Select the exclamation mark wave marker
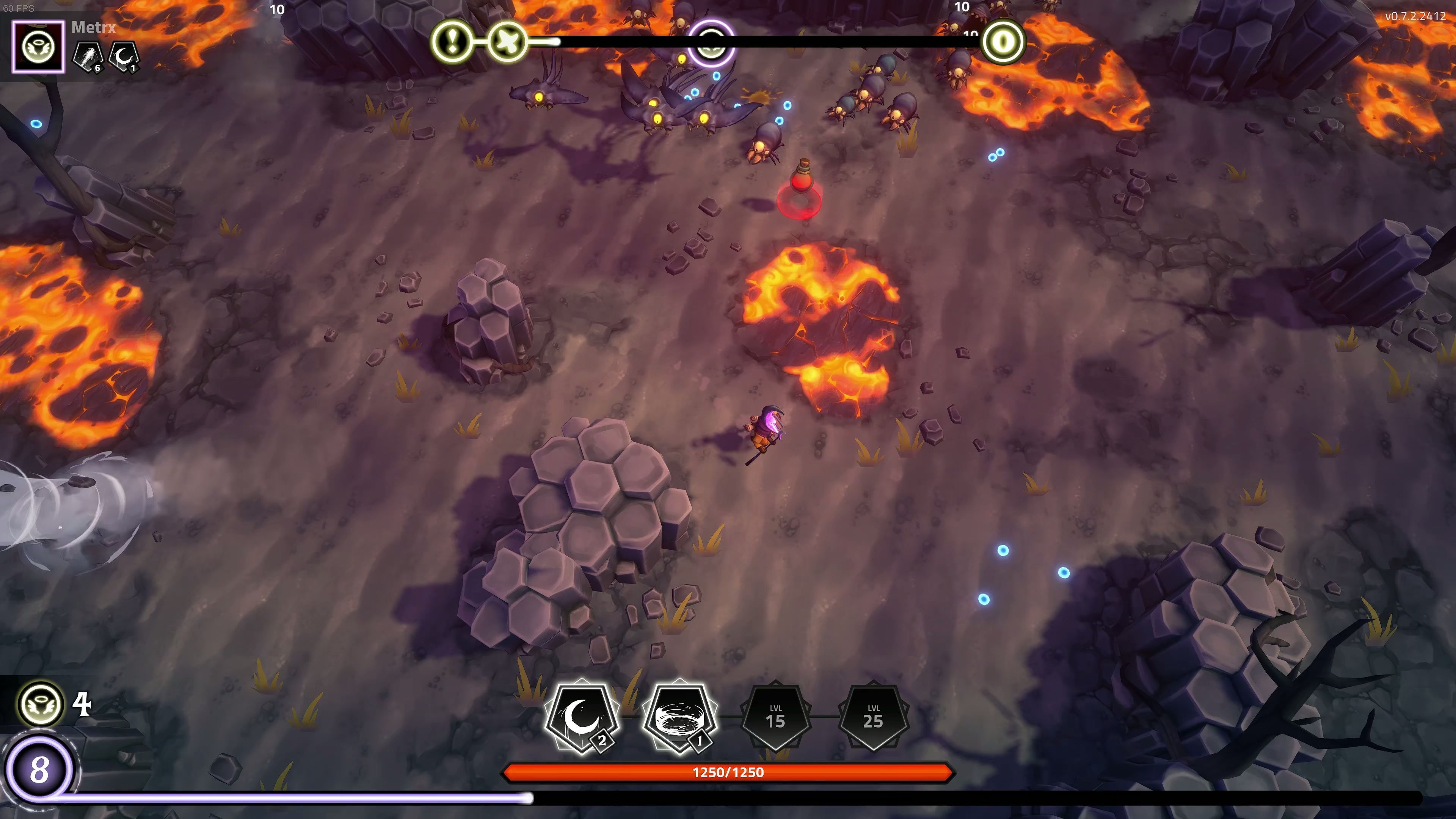 452,41
